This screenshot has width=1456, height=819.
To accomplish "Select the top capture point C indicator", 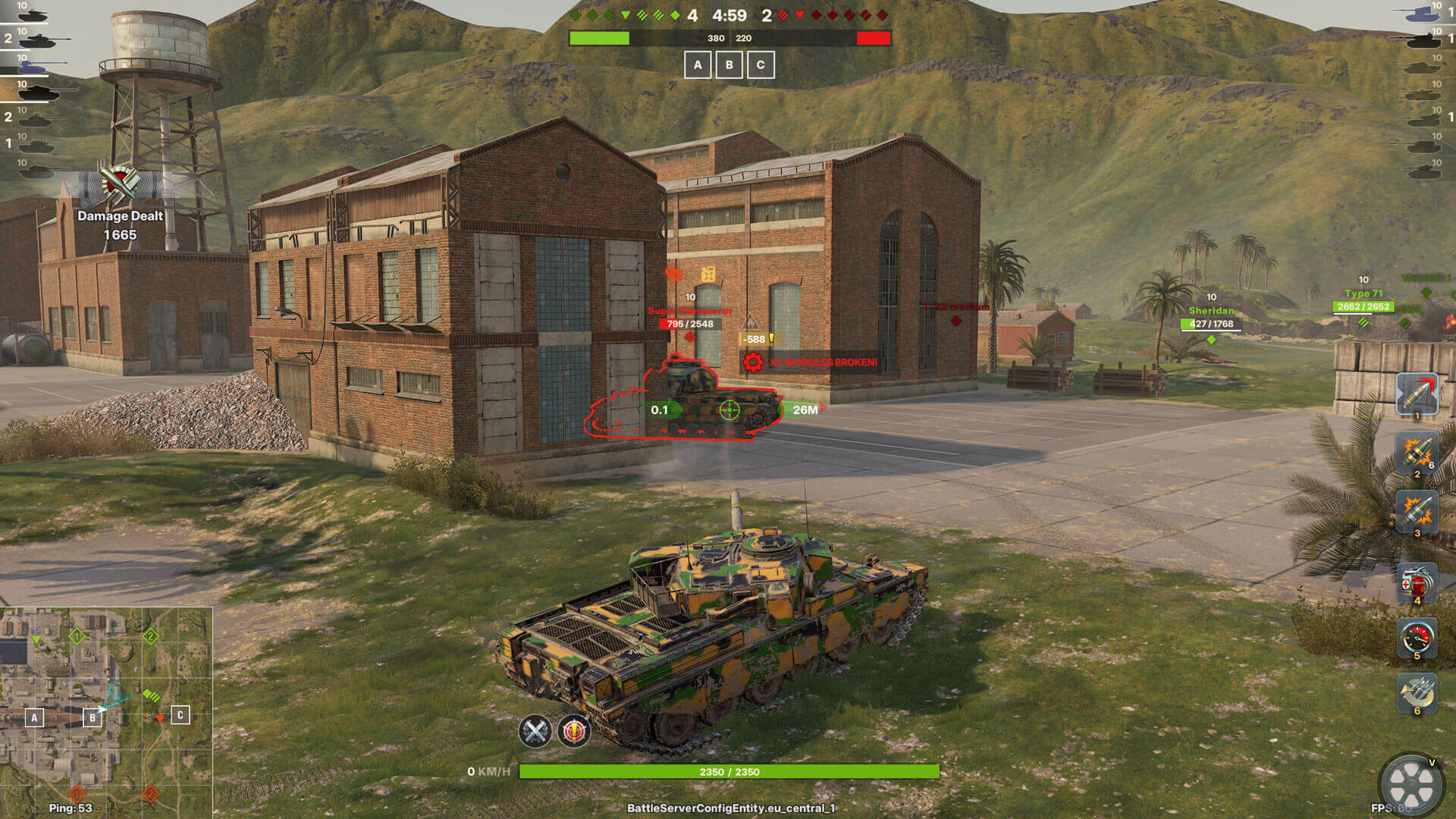I will tap(761, 65).
